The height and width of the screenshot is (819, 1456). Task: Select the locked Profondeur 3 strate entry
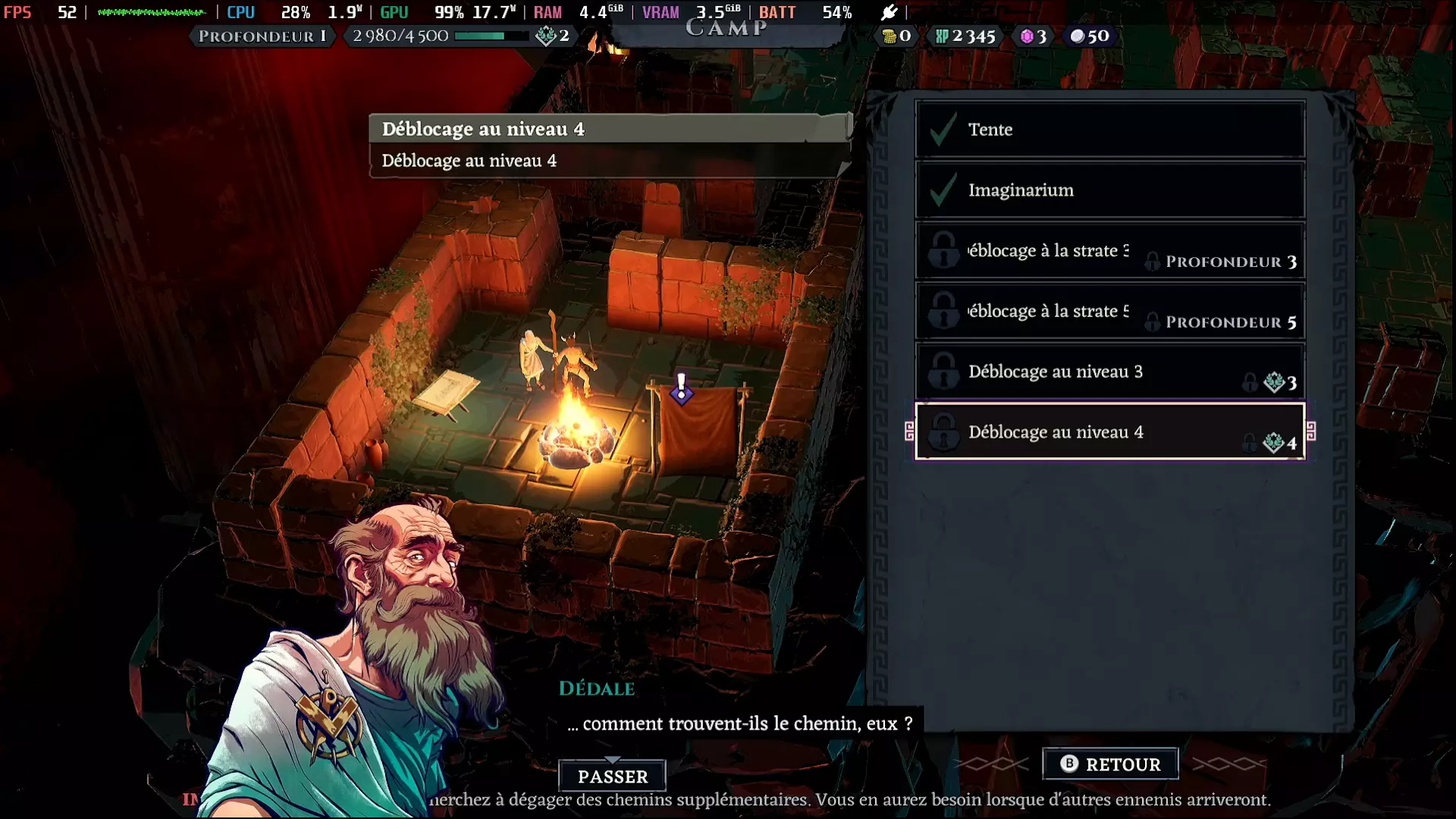(x=1109, y=251)
